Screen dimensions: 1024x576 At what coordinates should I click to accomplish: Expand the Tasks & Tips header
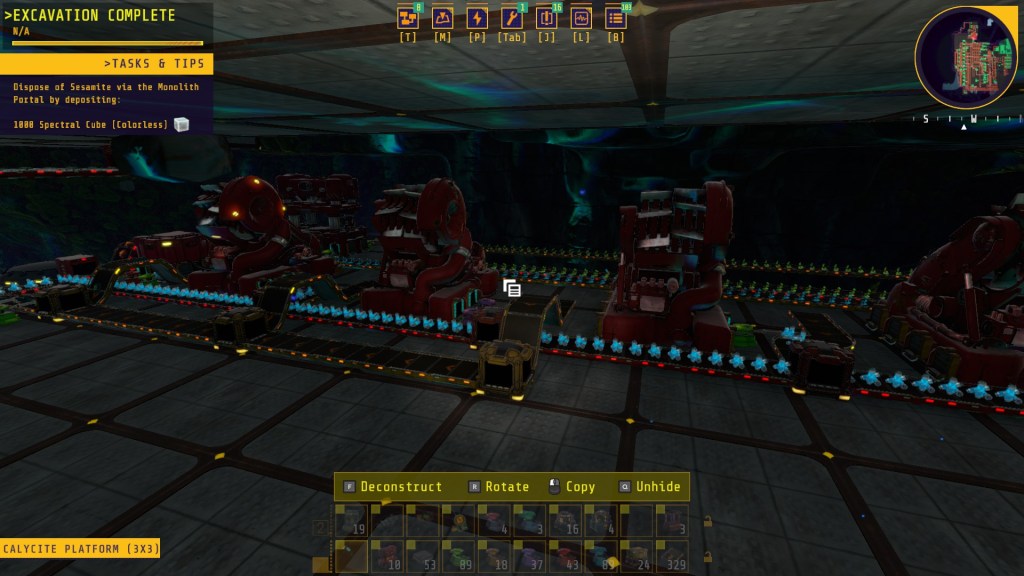click(x=106, y=64)
